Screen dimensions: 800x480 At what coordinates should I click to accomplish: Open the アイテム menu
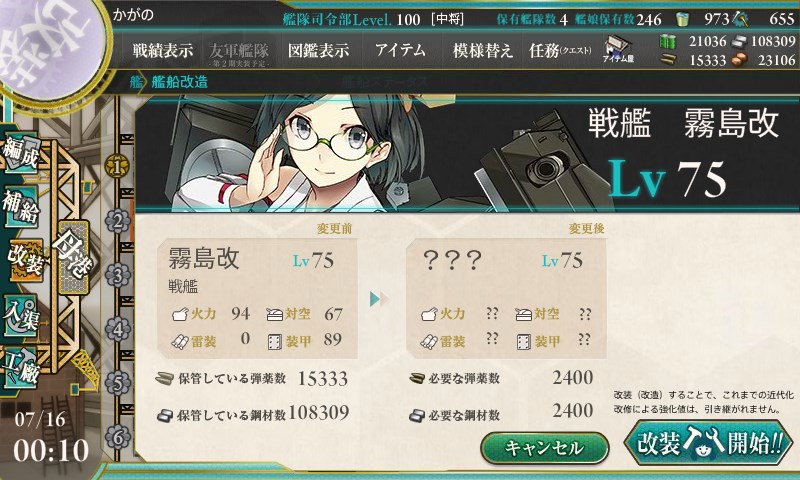click(400, 50)
